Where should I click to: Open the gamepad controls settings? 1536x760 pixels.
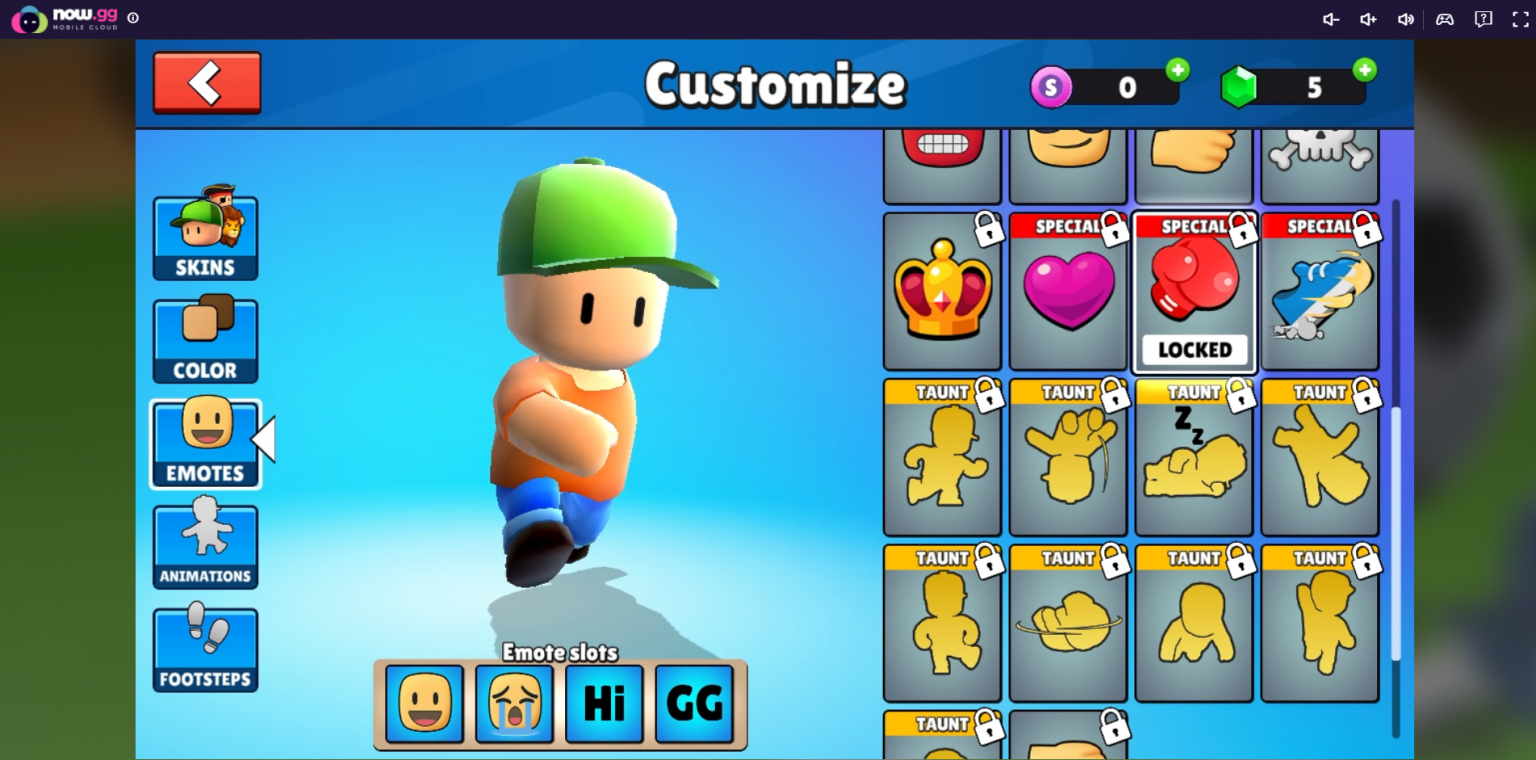[1444, 19]
